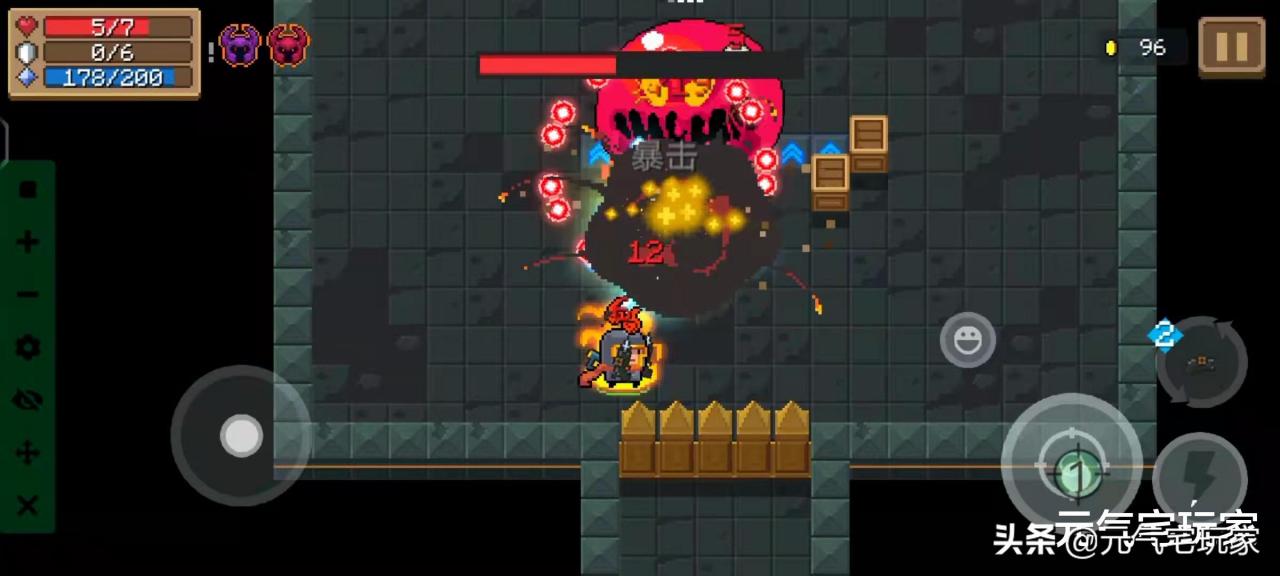Tap the virtual joystick knob

tap(241, 436)
